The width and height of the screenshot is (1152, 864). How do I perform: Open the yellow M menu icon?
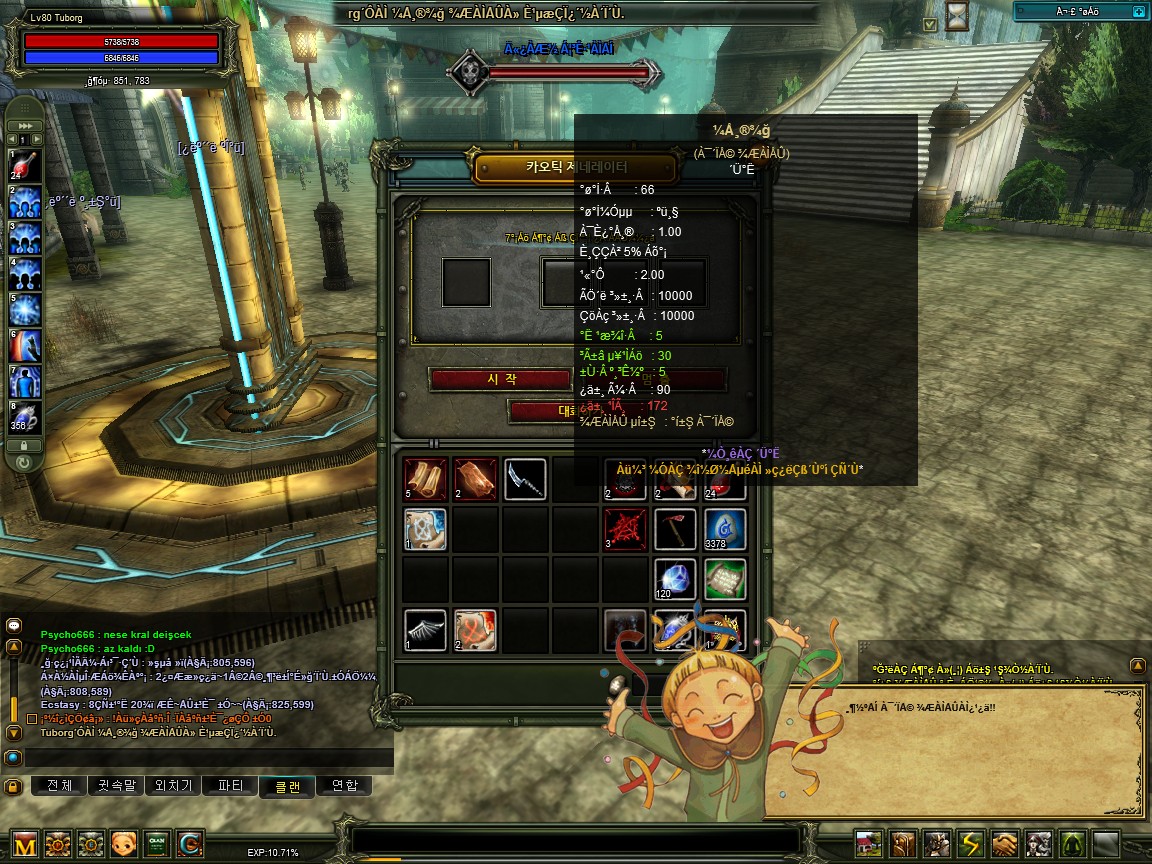[25, 844]
